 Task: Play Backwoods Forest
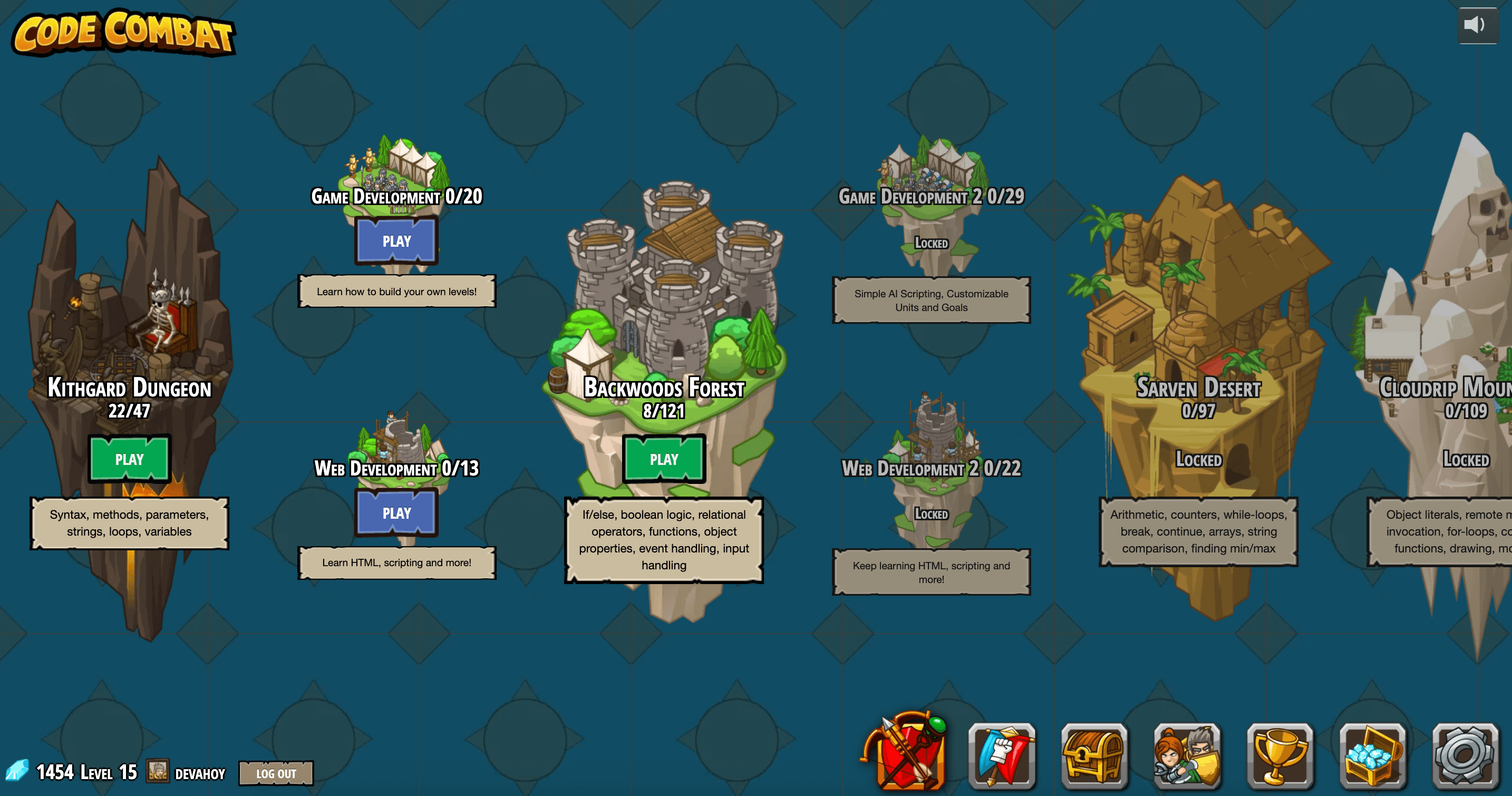[663, 460]
